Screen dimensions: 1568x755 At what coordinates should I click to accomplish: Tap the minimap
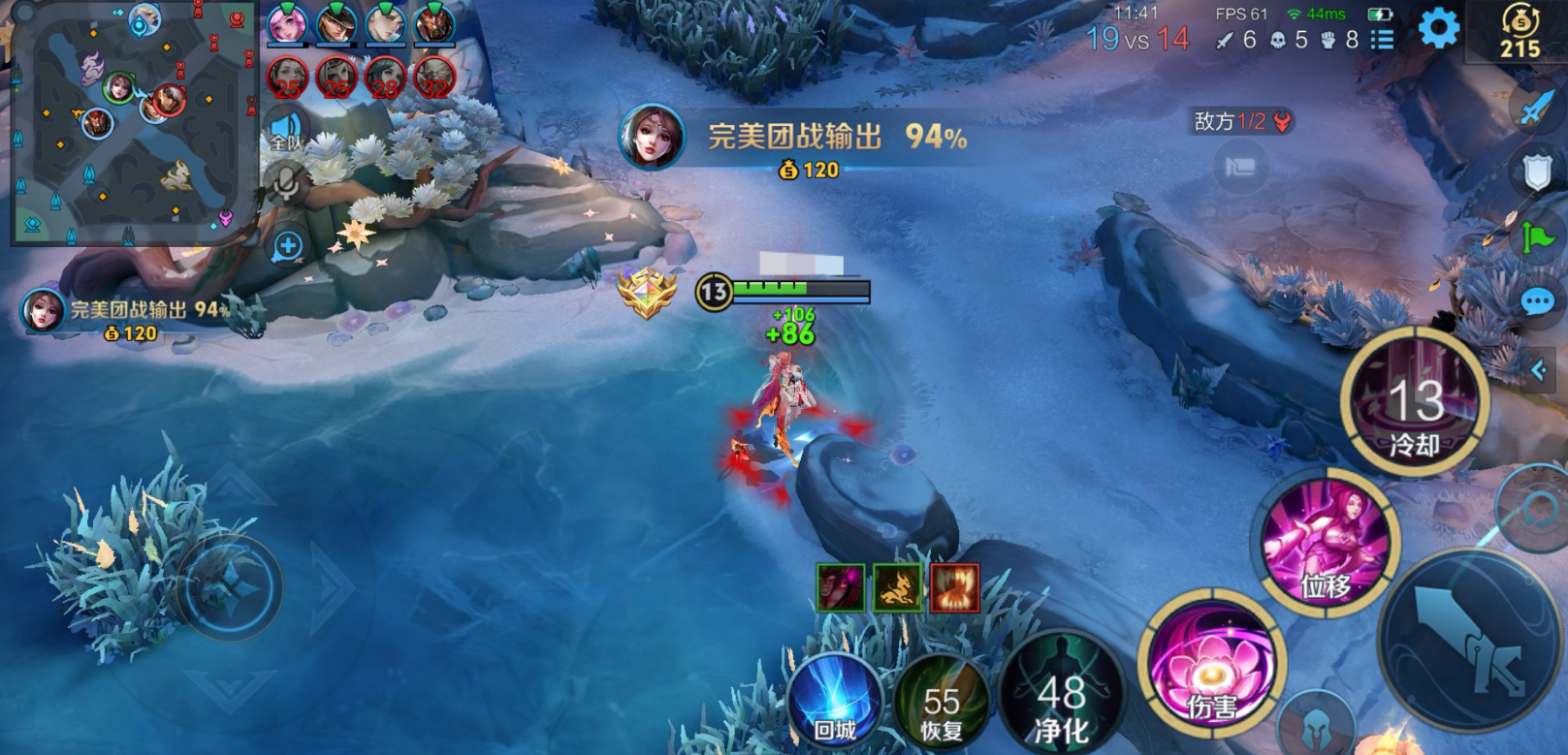point(134,122)
